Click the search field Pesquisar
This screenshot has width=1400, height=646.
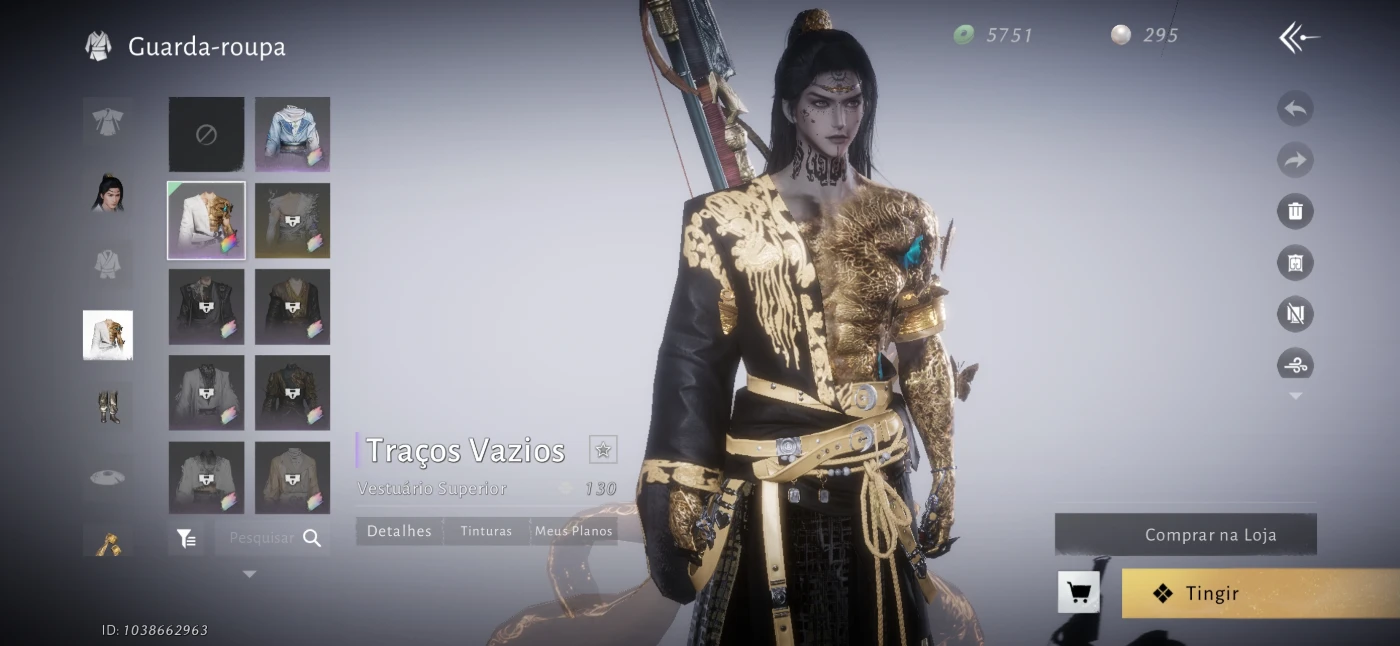262,538
